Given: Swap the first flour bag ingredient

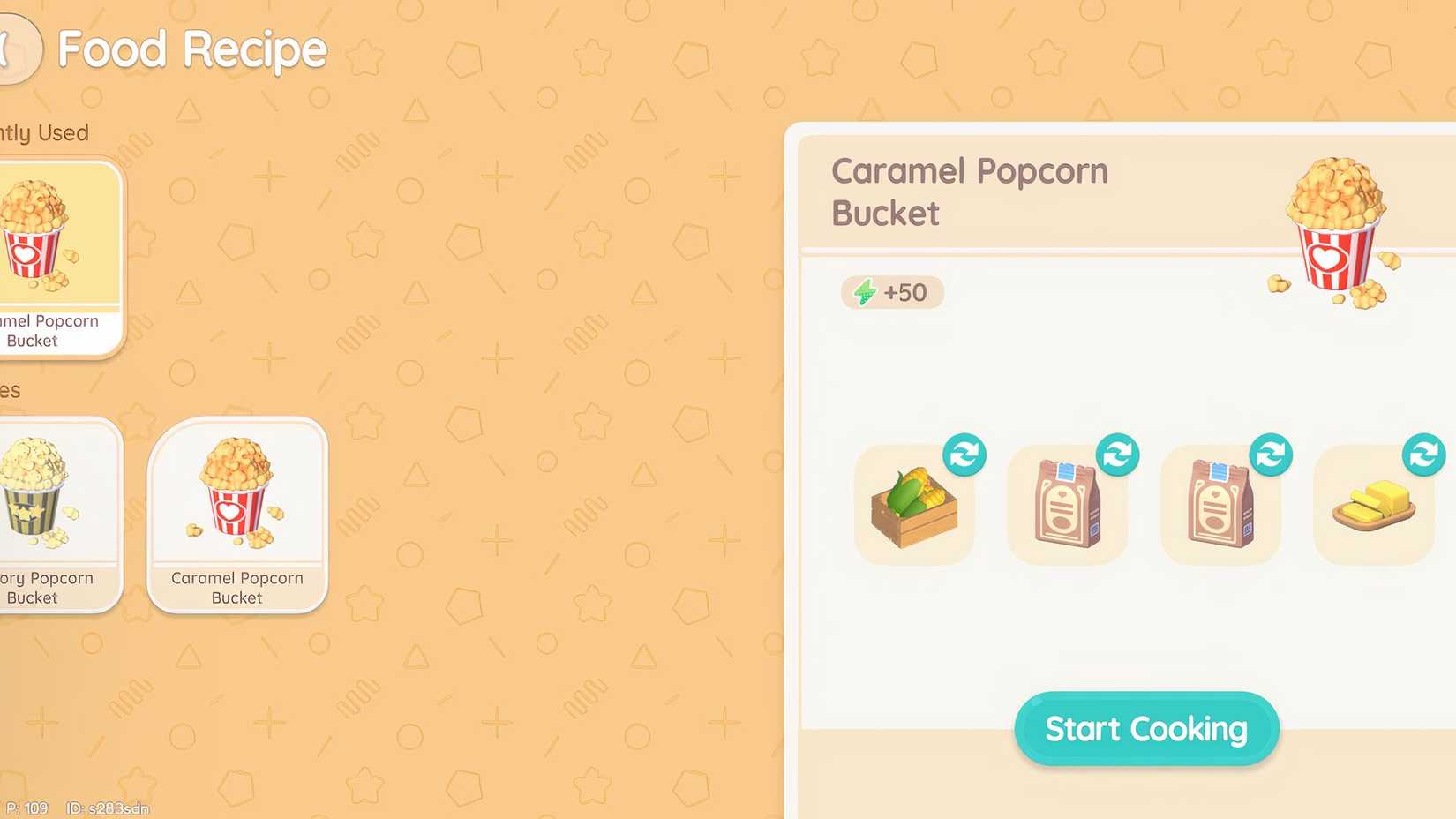Looking at the screenshot, I should [x=1117, y=454].
